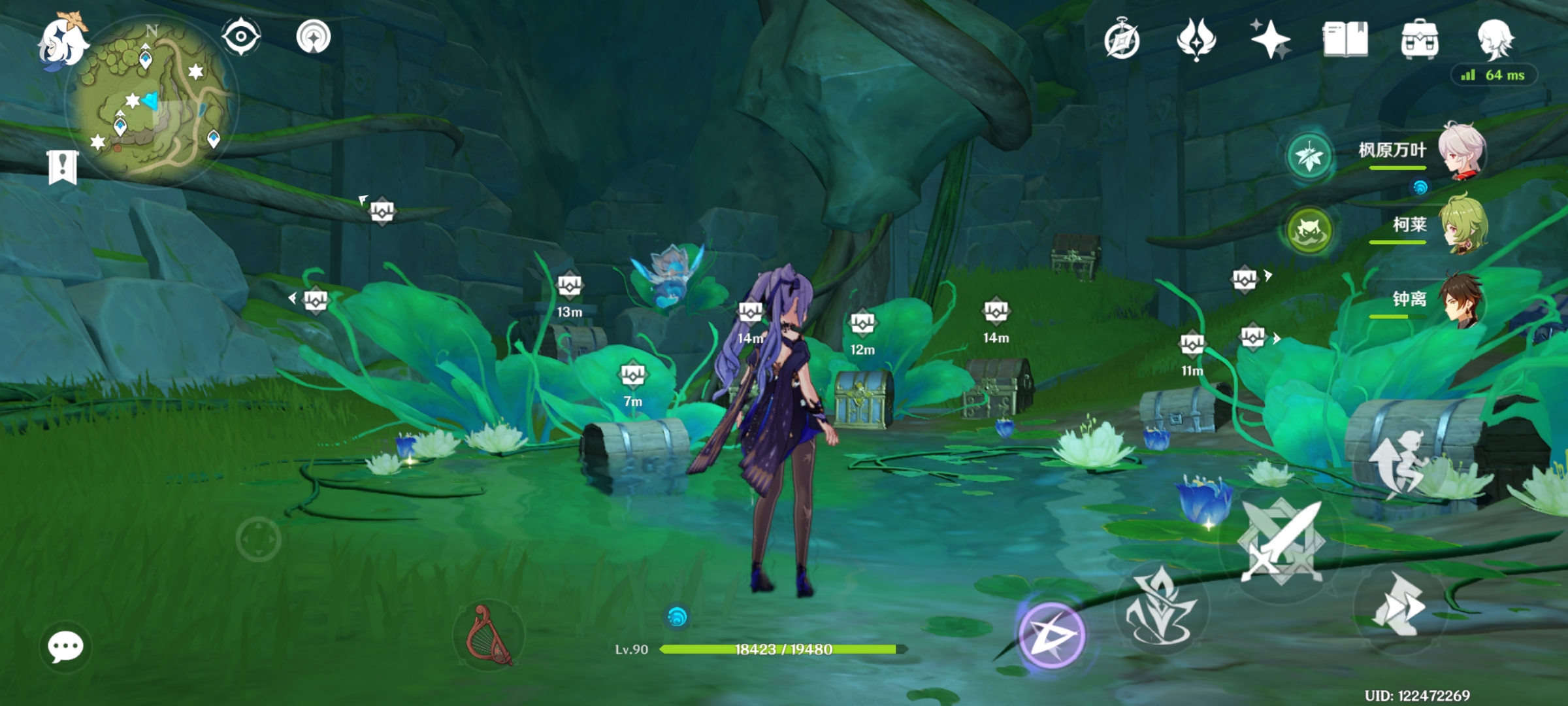
Task: Open the chat speech bubble
Action: [x=65, y=647]
